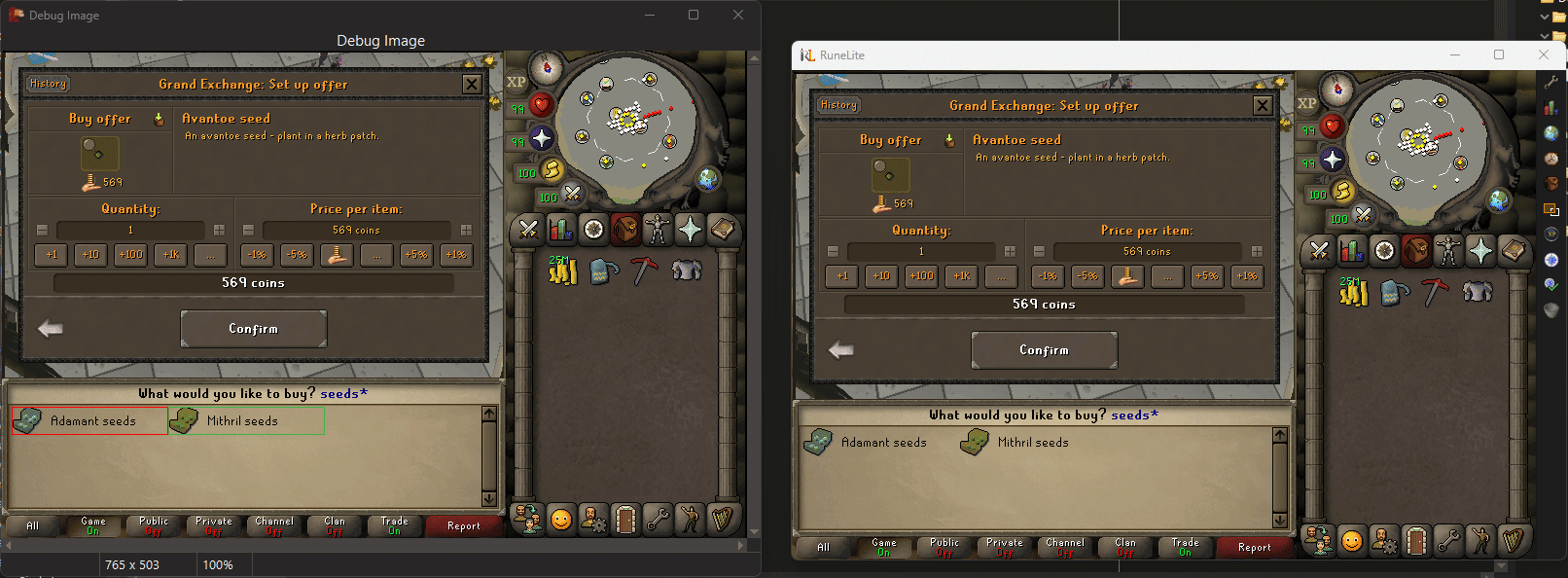Add +10 to quantity in the RuneLite window

pyautogui.click(x=881, y=275)
